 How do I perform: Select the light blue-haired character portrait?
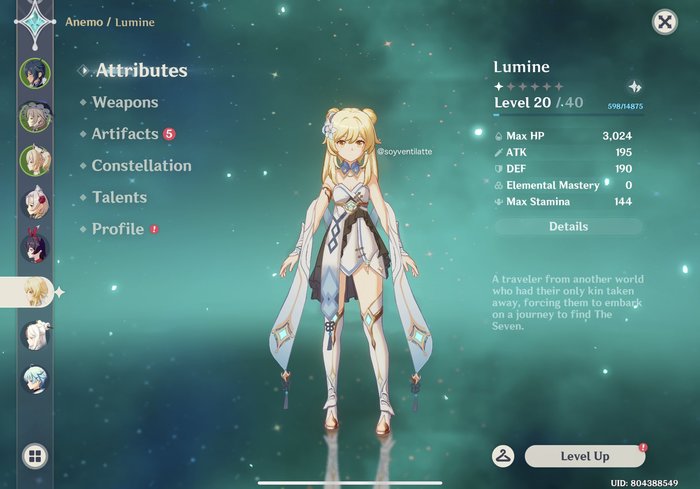[35, 379]
